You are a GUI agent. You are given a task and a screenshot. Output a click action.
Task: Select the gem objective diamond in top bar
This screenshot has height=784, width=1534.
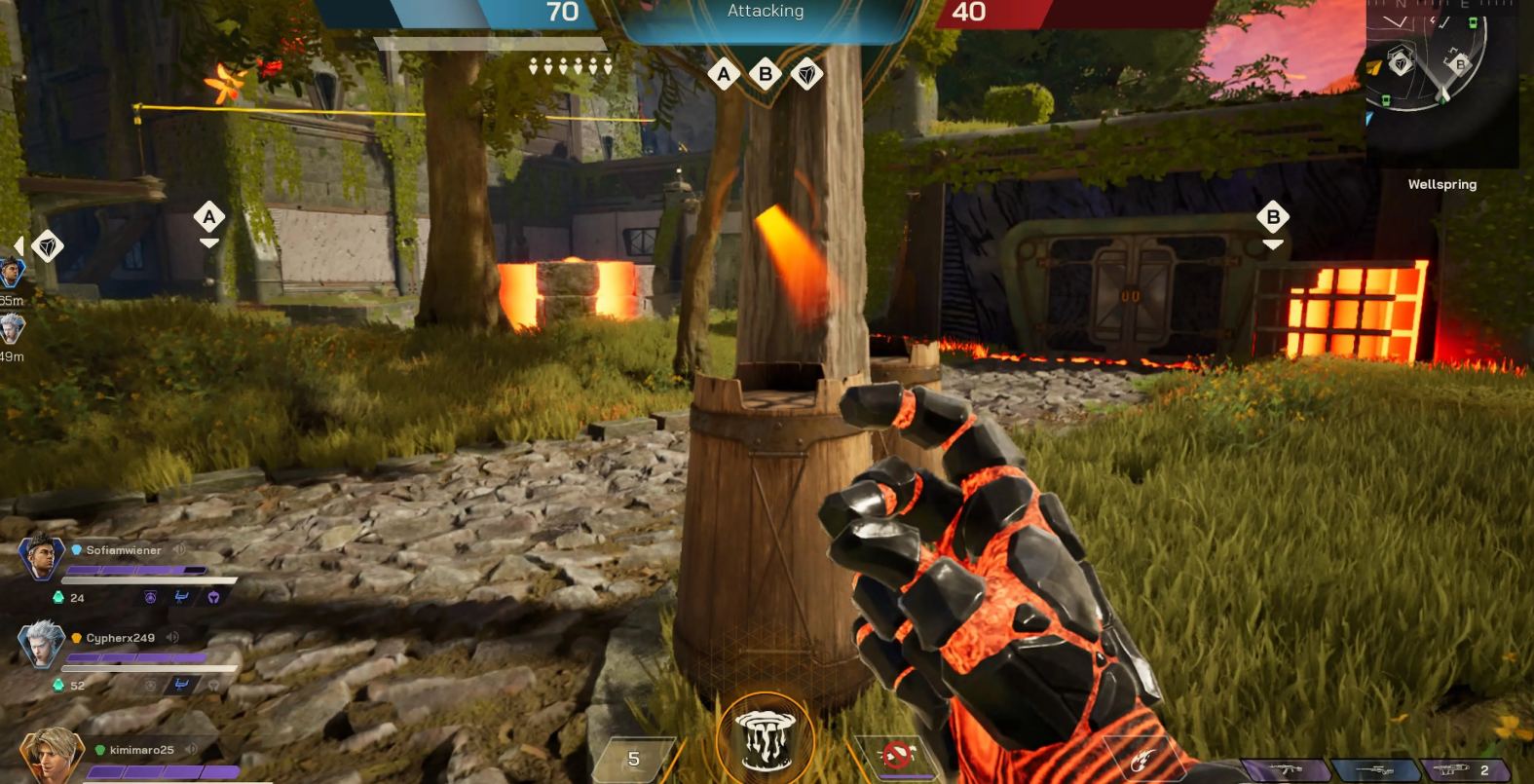[806, 74]
